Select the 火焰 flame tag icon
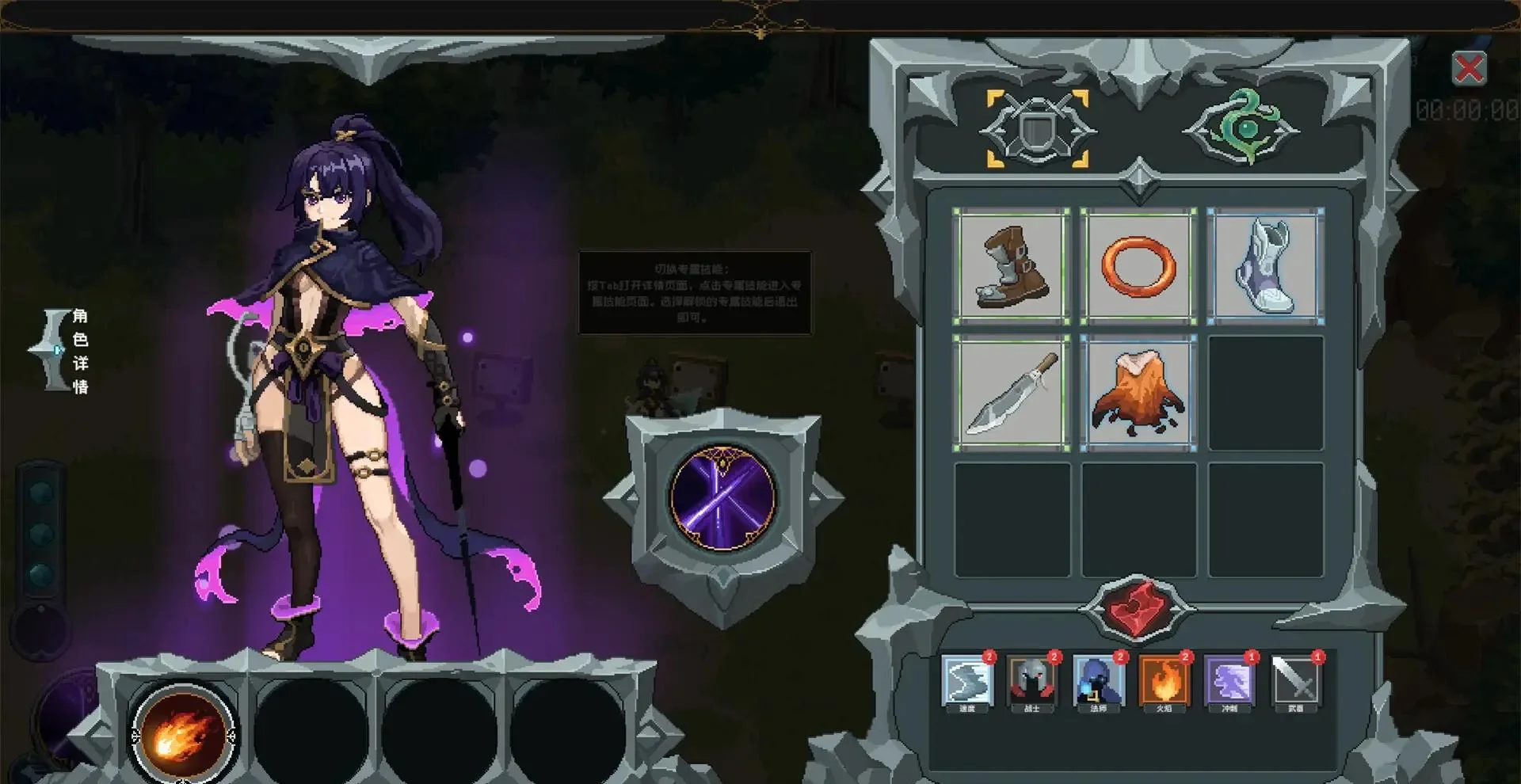This screenshot has height=784, width=1521. [x=1164, y=680]
